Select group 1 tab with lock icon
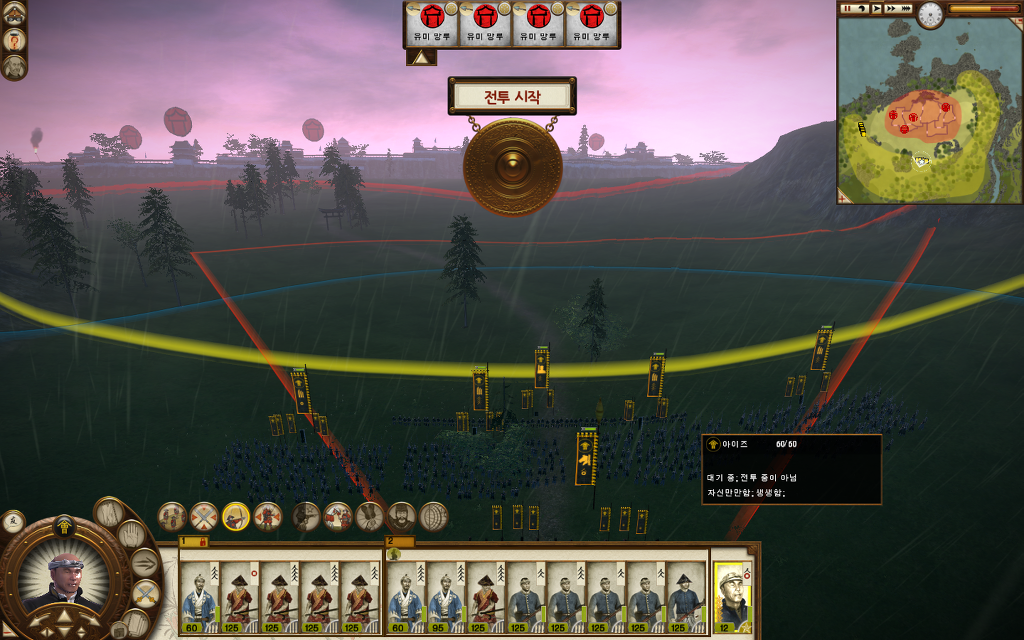This screenshot has width=1024, height=640. tap(193, 541)
